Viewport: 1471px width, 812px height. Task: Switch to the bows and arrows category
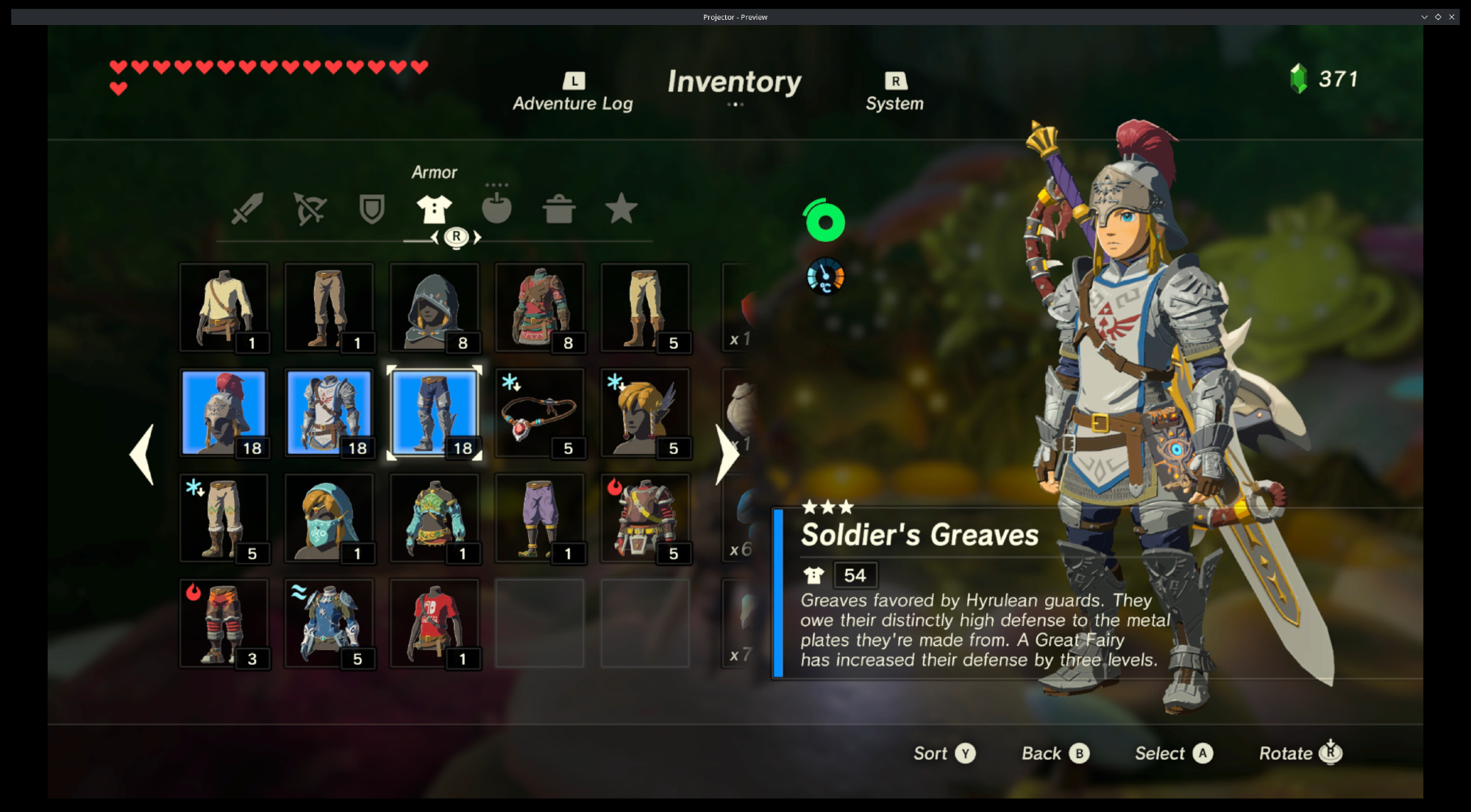(x=310, y=209)
